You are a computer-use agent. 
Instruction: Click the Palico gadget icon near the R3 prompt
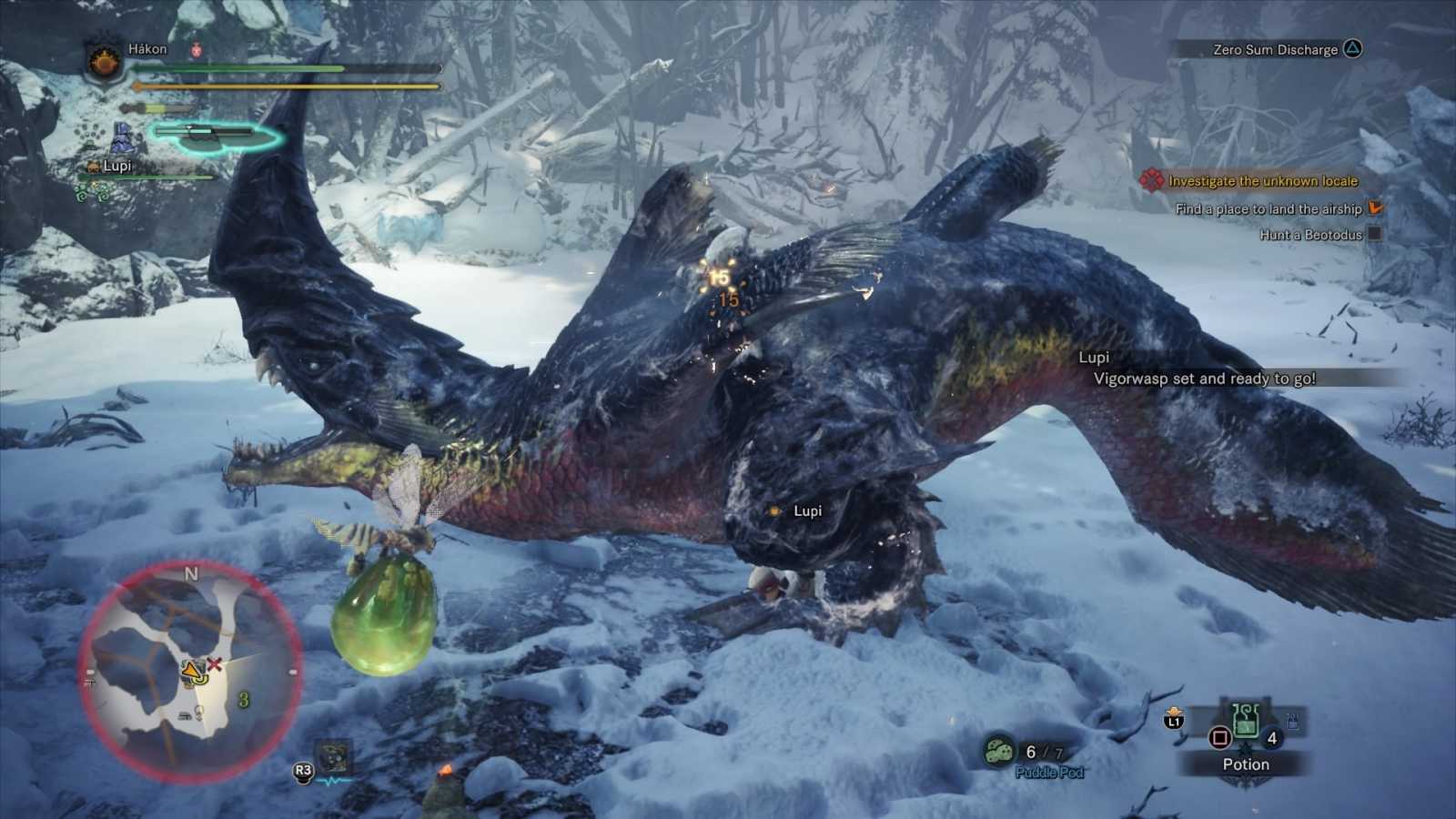click(335, 755)
